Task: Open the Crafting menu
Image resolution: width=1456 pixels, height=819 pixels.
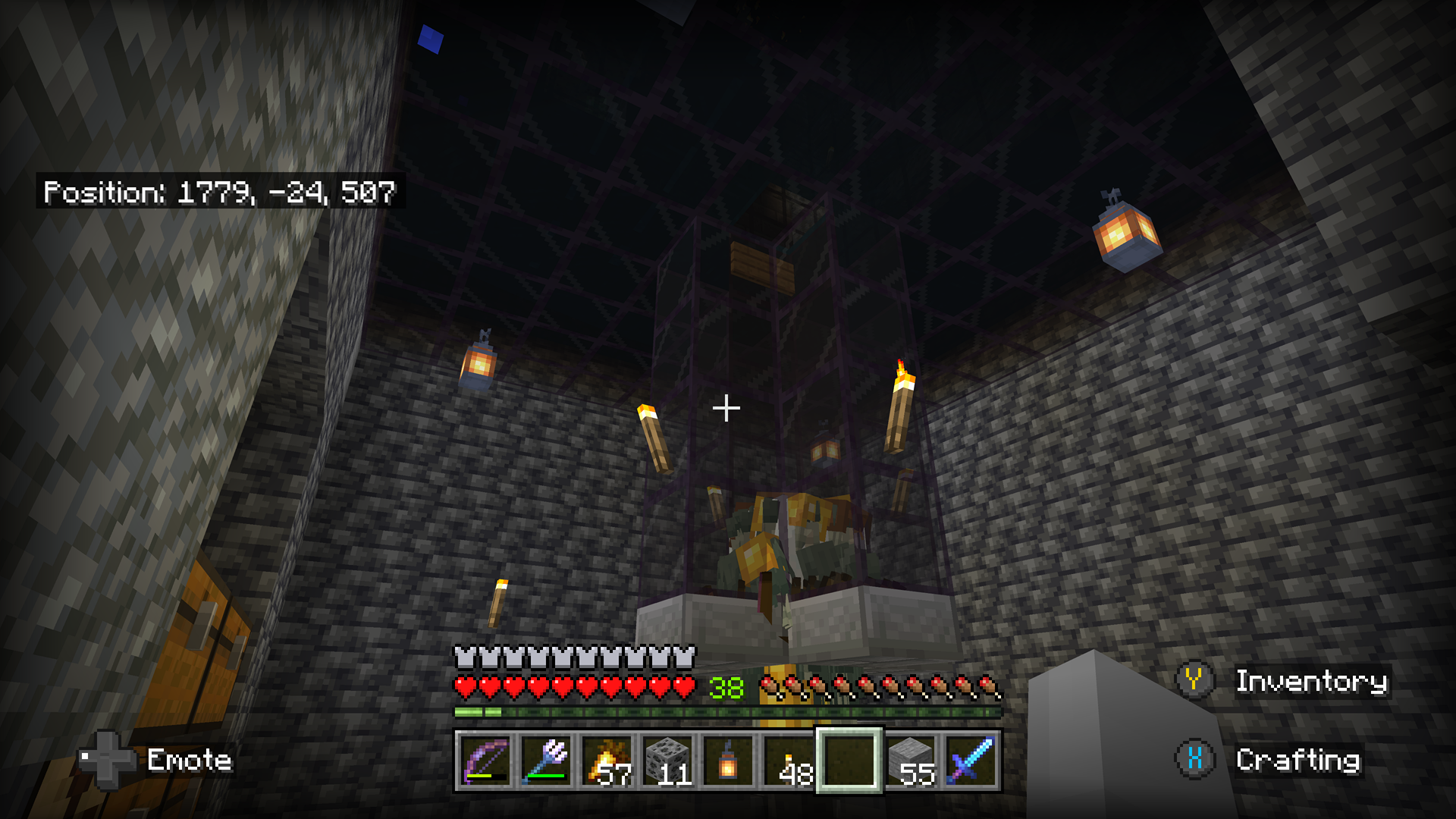Action: click(x=1298, y=759)
